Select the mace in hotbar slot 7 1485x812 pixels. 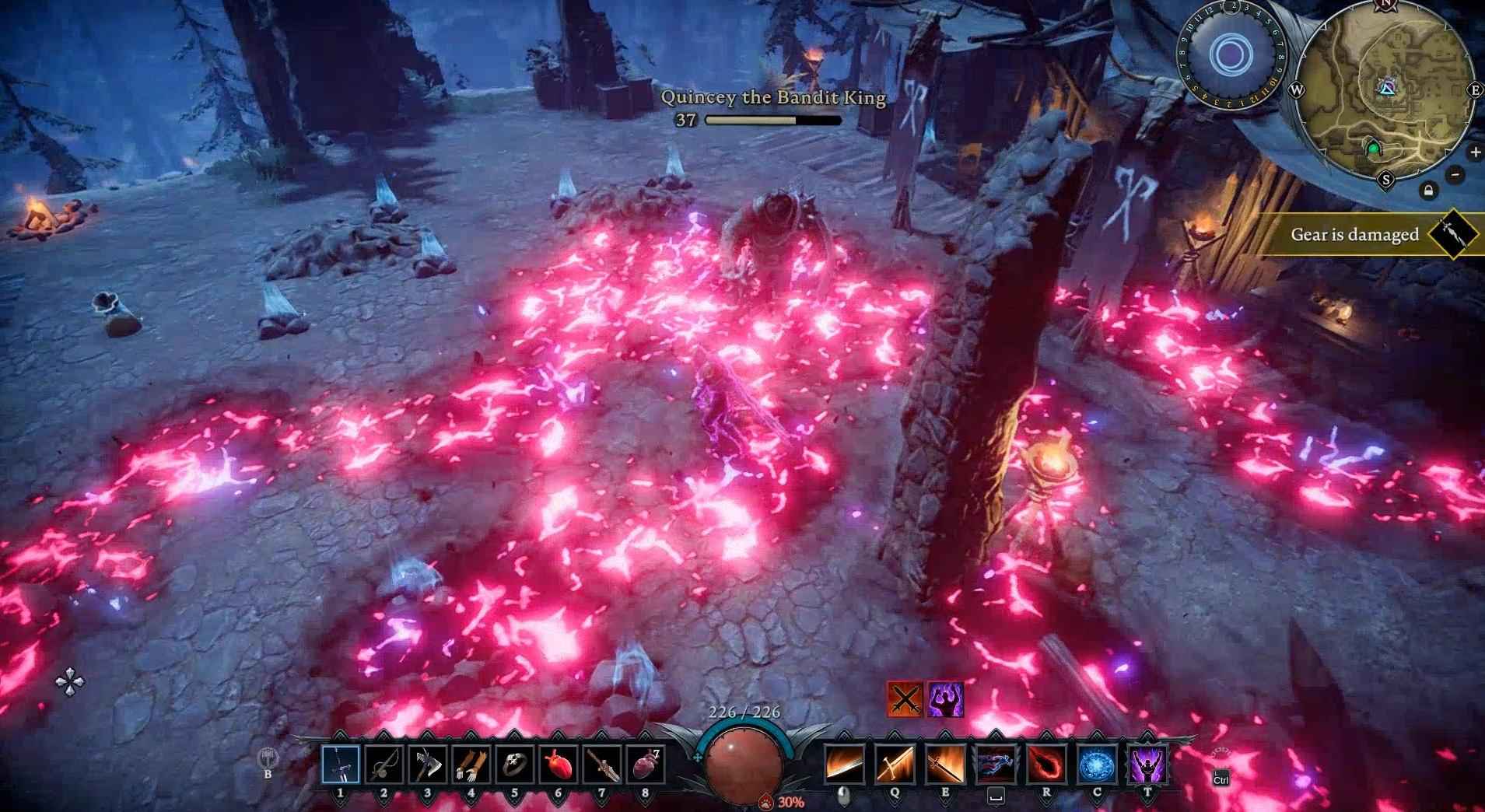pos(602,765)
